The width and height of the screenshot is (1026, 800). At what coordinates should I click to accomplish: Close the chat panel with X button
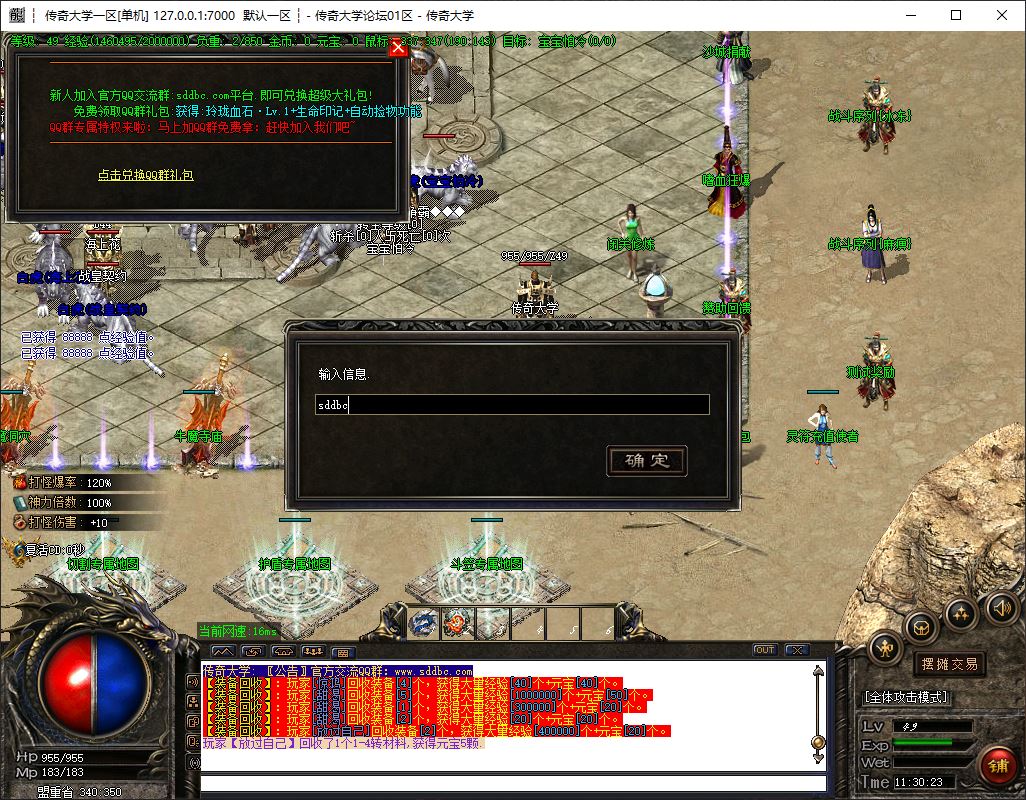tap(795, 650)
